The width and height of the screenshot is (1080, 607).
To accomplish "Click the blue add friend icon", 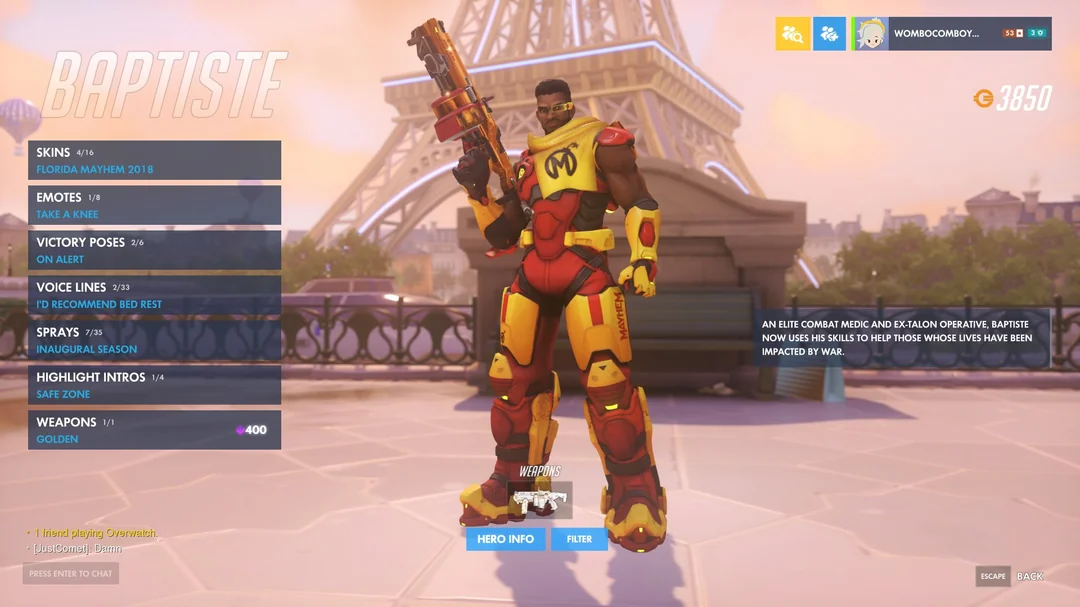I will coord(829,33).
